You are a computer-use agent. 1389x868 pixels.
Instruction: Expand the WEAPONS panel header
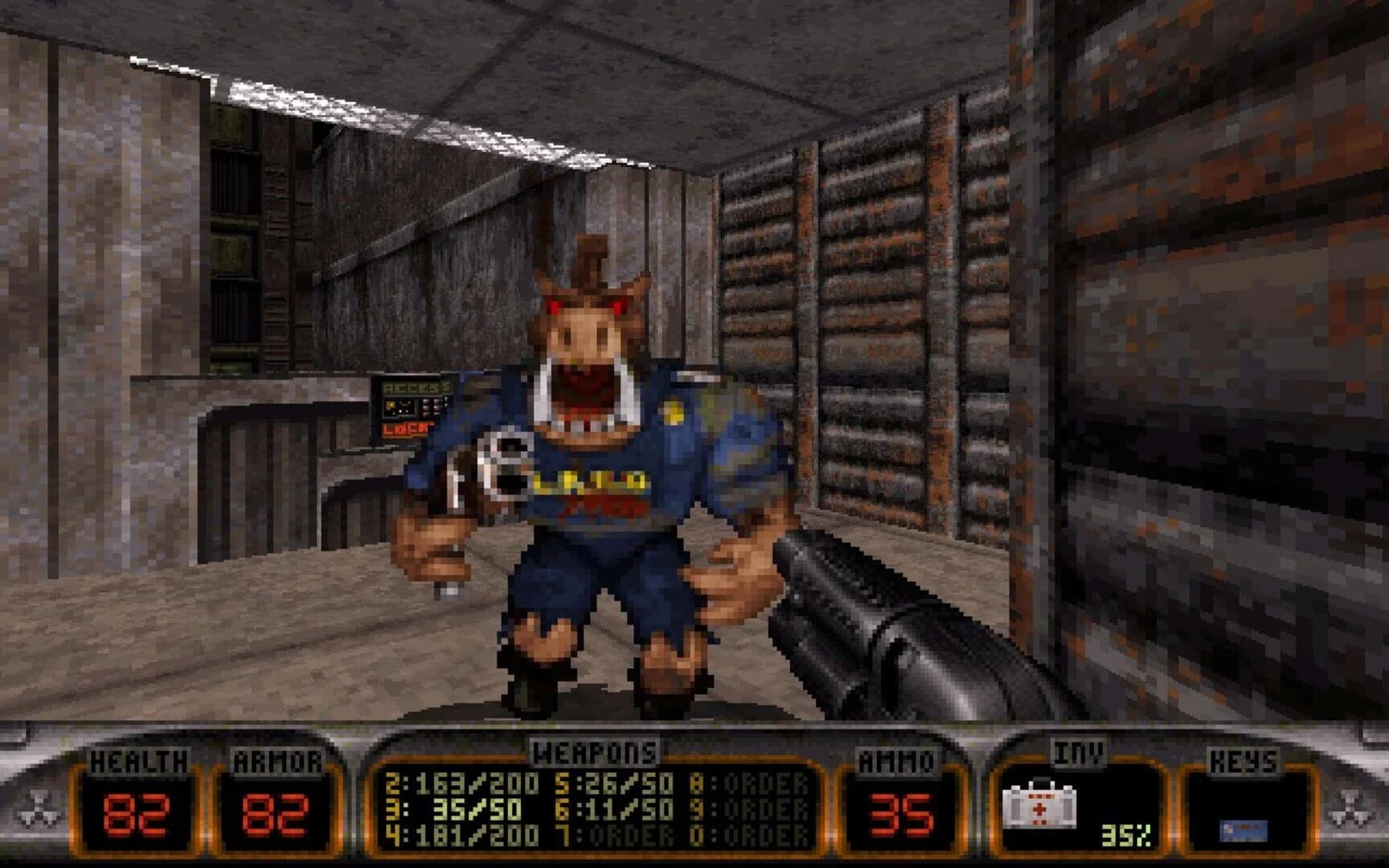coord(595,753)
